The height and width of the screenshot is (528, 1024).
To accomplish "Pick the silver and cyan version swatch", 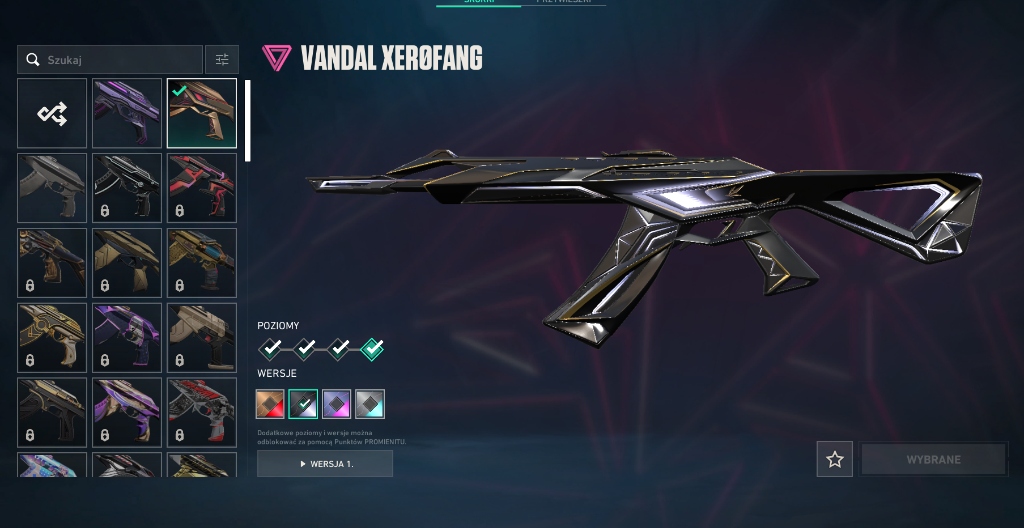I will [369, 404].
